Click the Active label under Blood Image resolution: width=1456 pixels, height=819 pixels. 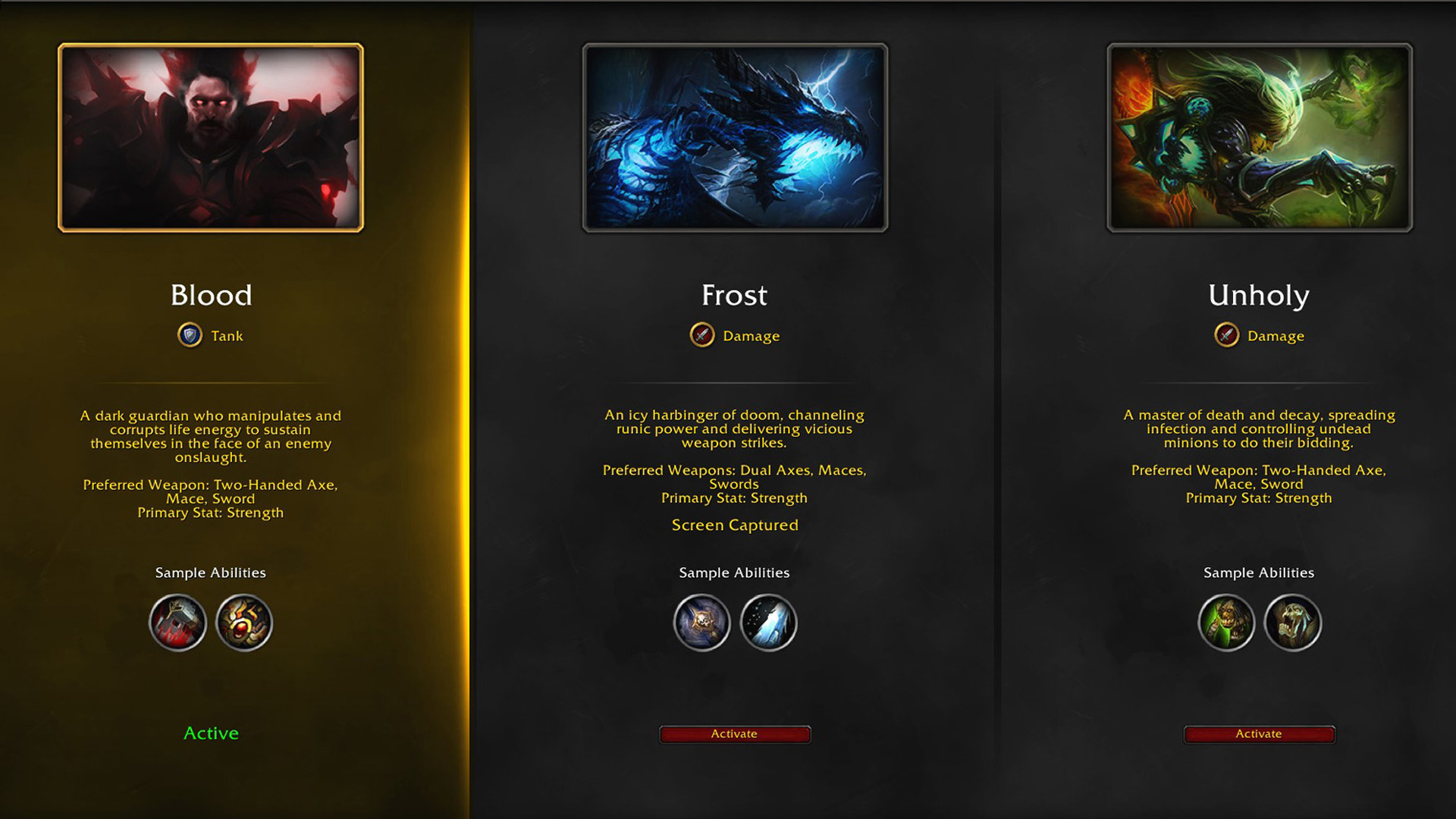tap(211, 733)
